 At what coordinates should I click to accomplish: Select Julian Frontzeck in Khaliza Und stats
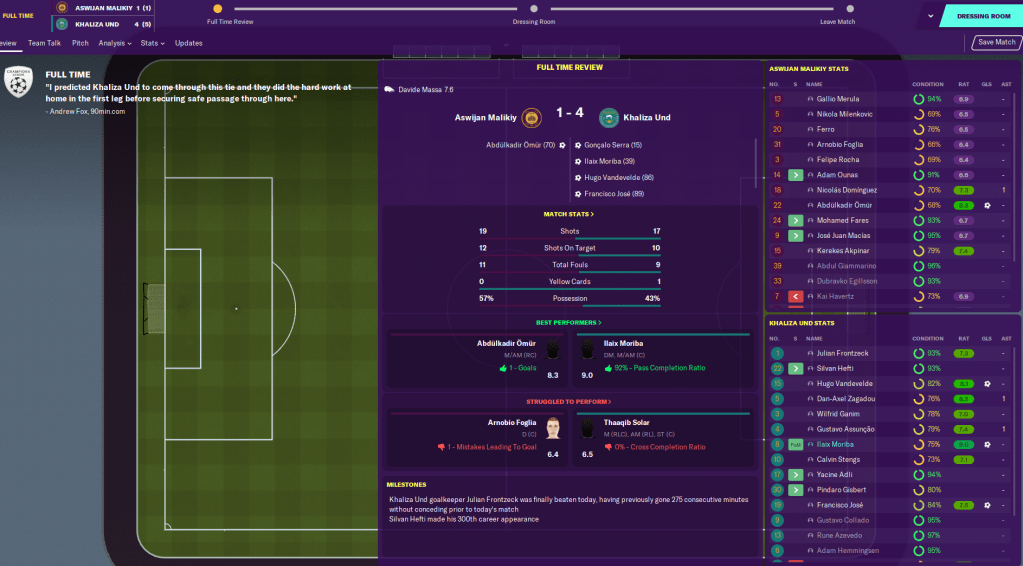pyautogui.click(x=842, y=353)
